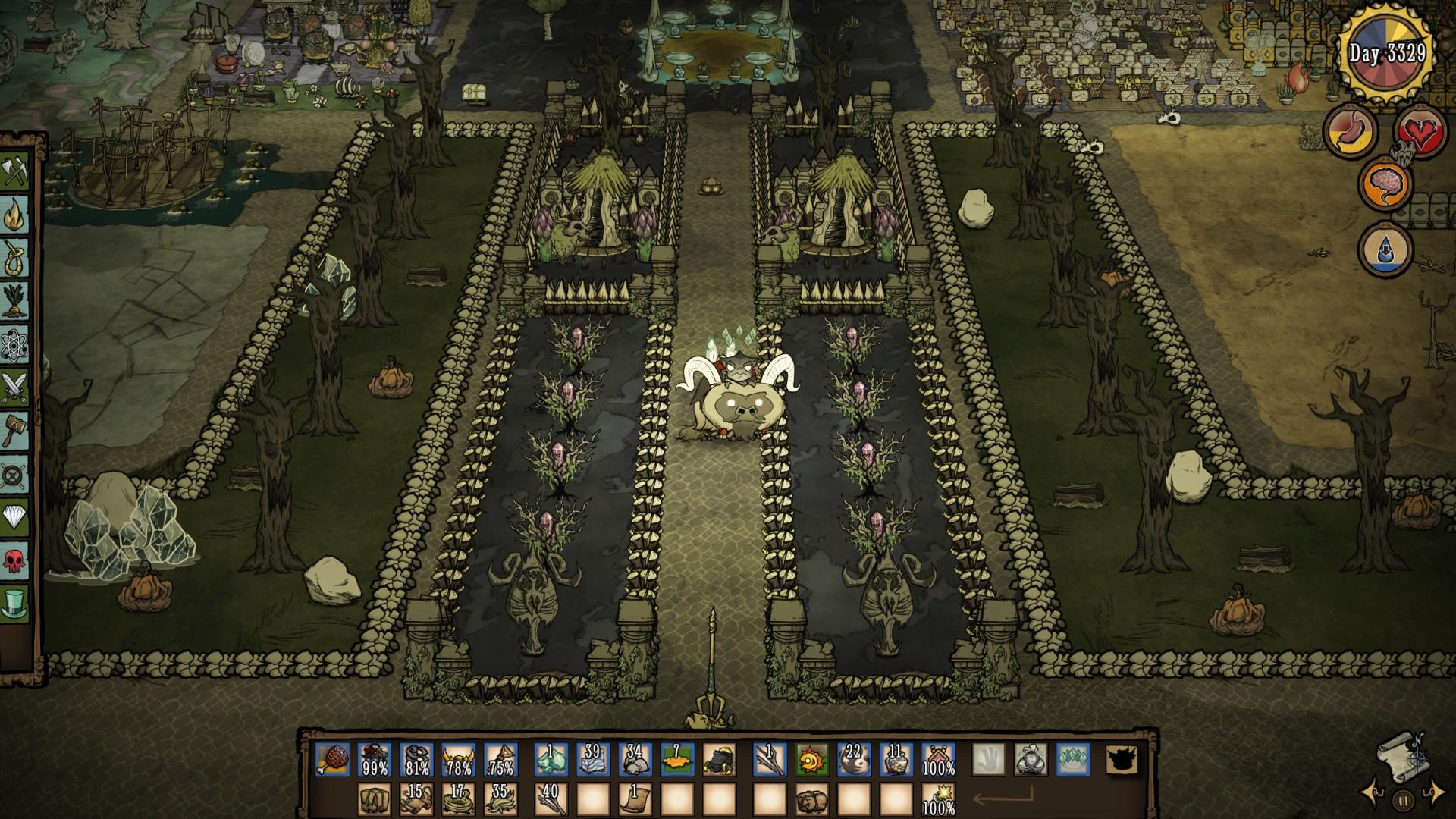Open the Food and farming crafting tab

(x=15, y=302)
